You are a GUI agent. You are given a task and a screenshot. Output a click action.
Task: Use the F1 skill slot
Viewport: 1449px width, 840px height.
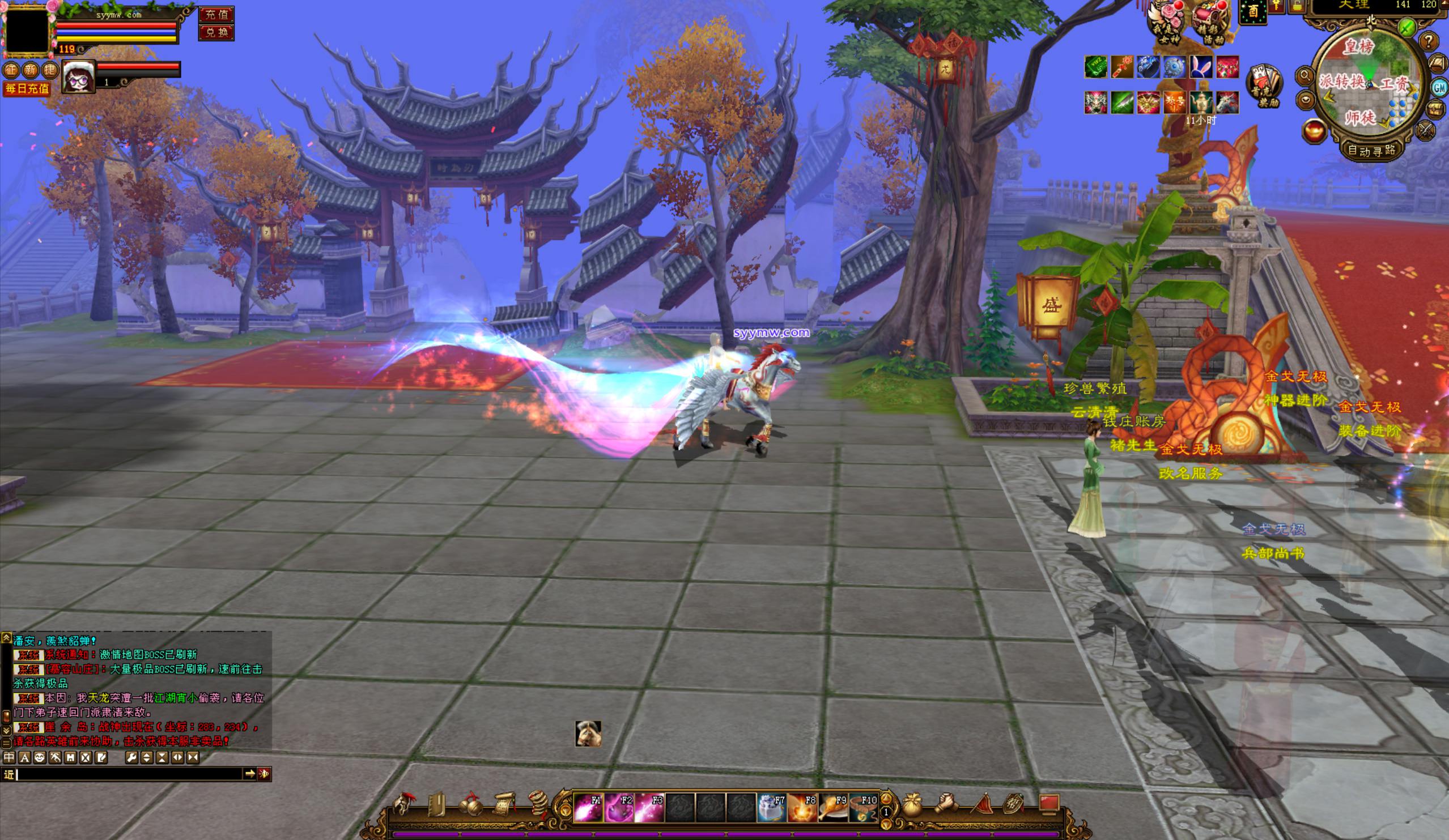click(588, 808)
